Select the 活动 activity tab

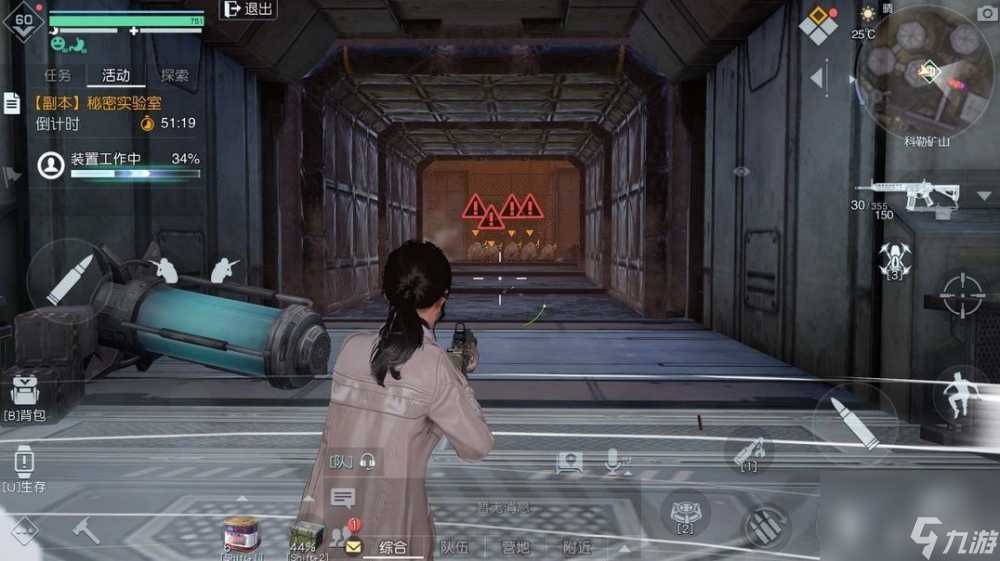tap(116, 75)
